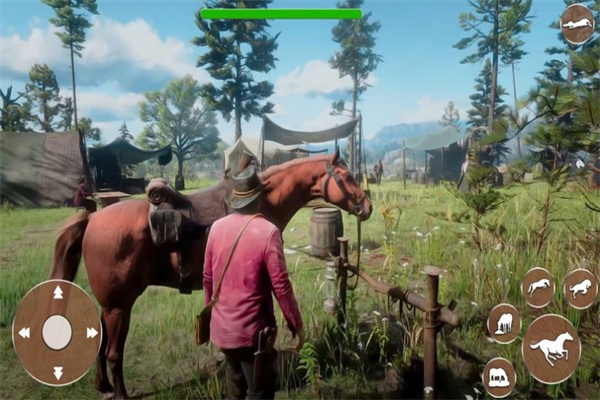600x400 pixels.
Task: Open the top-corner lying horse button
Action: pyautogui.click(x=577, y=24)
